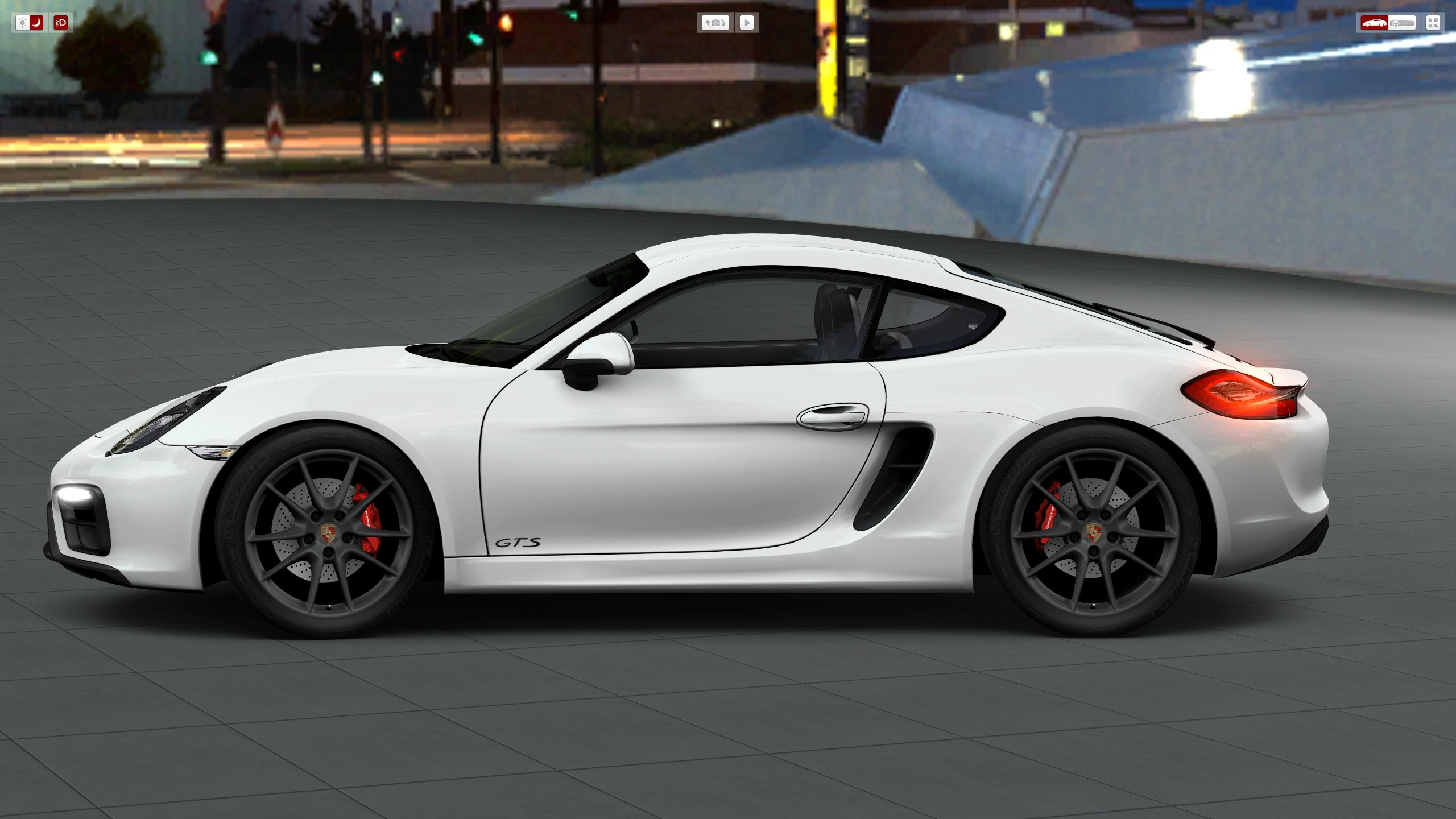
Task: Start the play animation button
Action: point(747,23)
